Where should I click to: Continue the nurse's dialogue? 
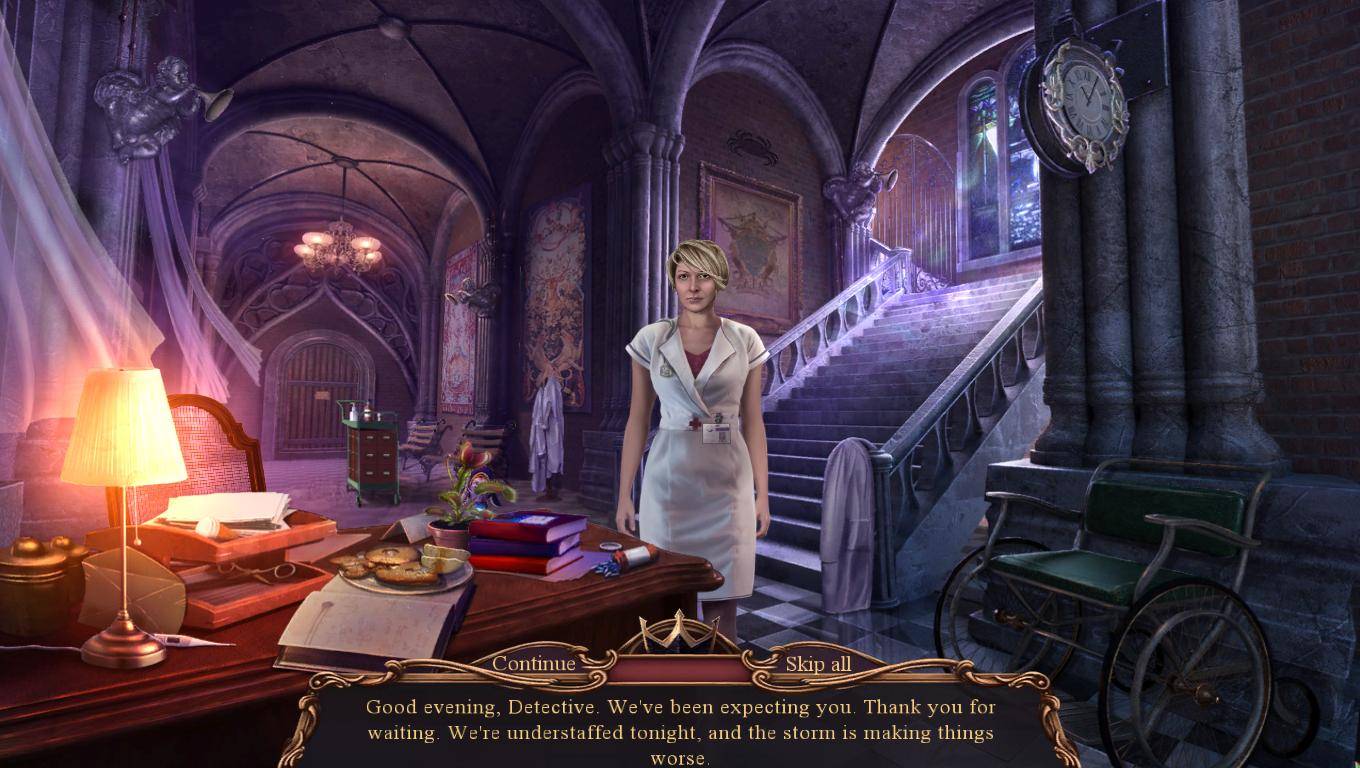(x=534, y=664)
